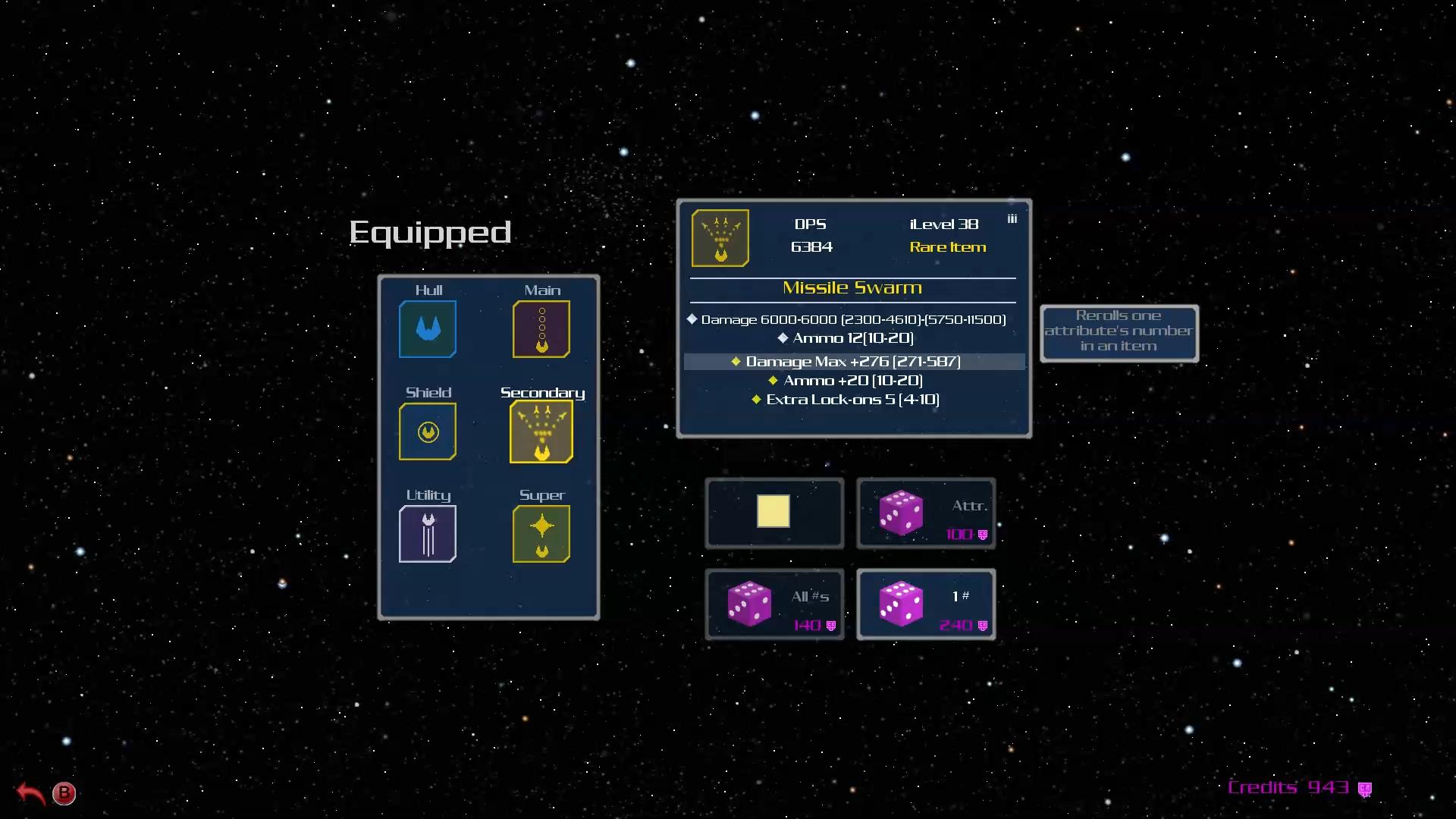1456x819 pixels.
Task: Click the B button indicator
Action: click(64, 794)
